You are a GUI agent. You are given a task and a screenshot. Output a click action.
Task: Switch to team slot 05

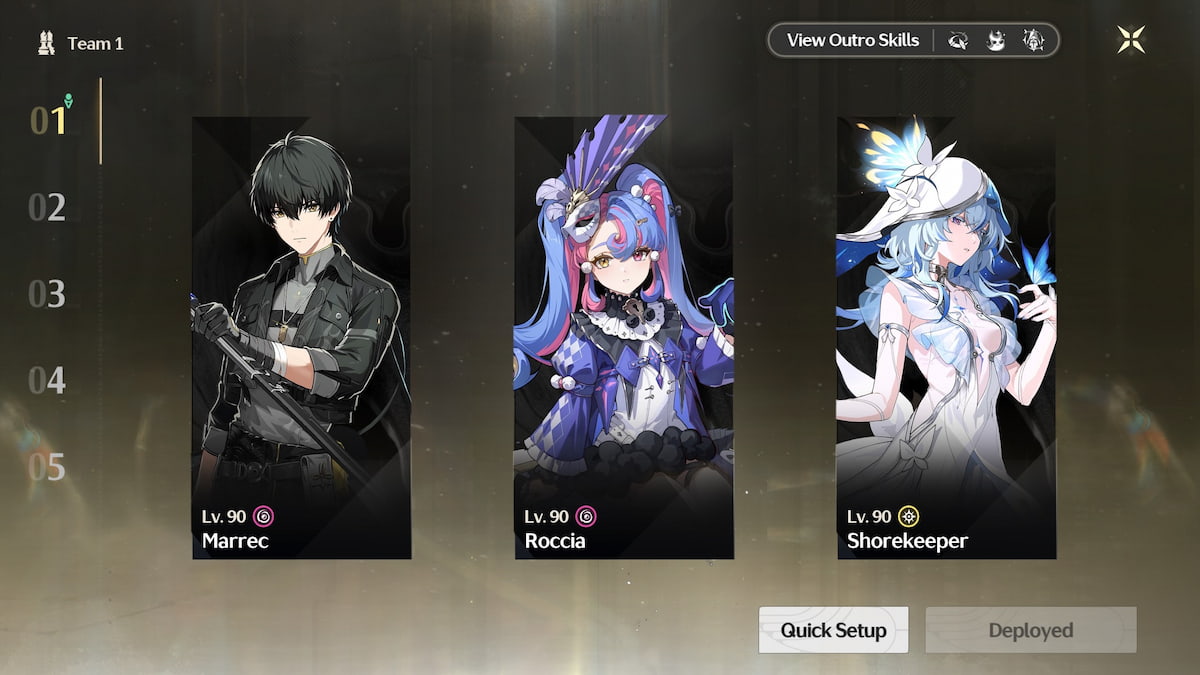point(47,467)
